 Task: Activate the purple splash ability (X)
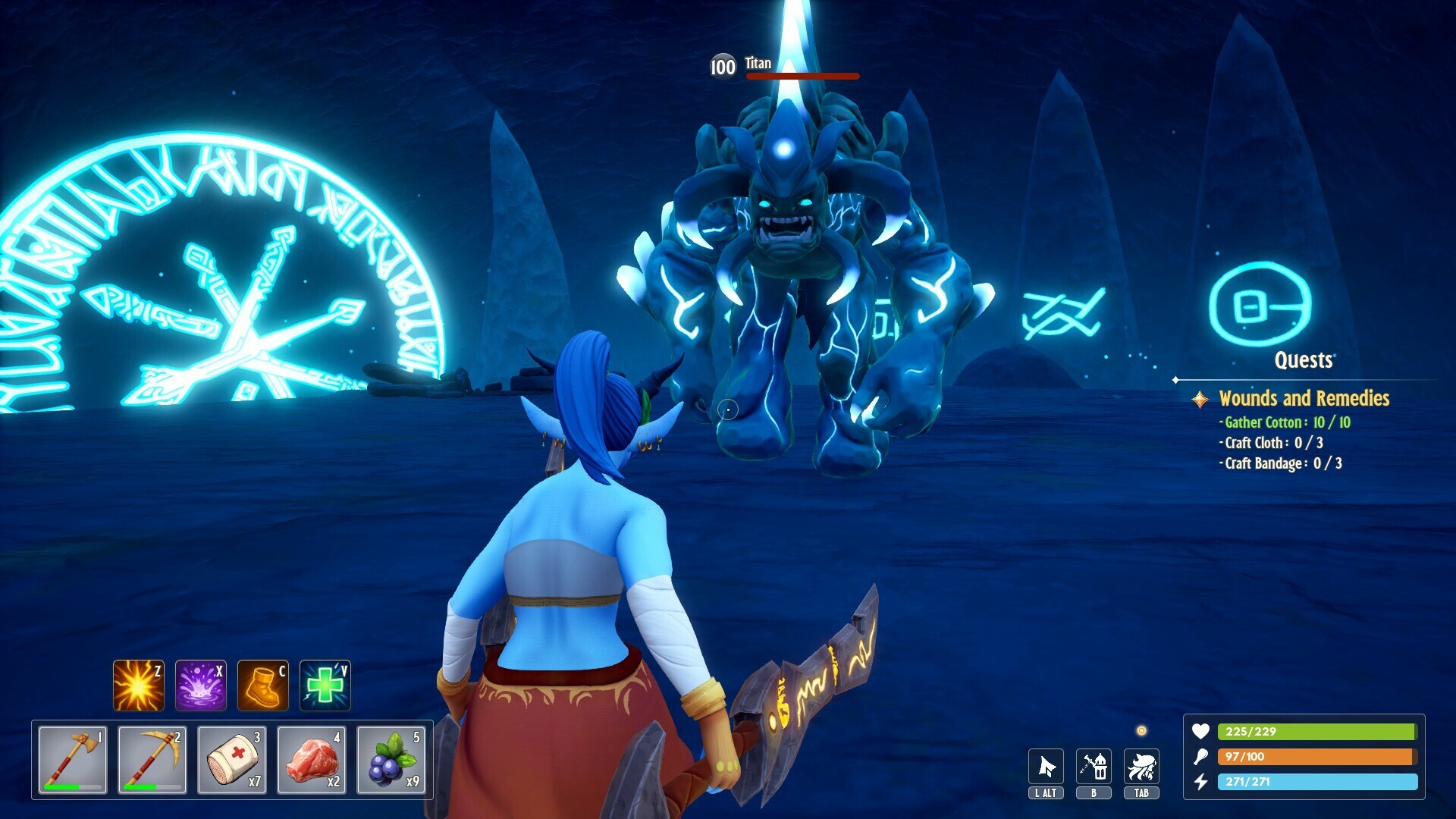coord(200,685)
